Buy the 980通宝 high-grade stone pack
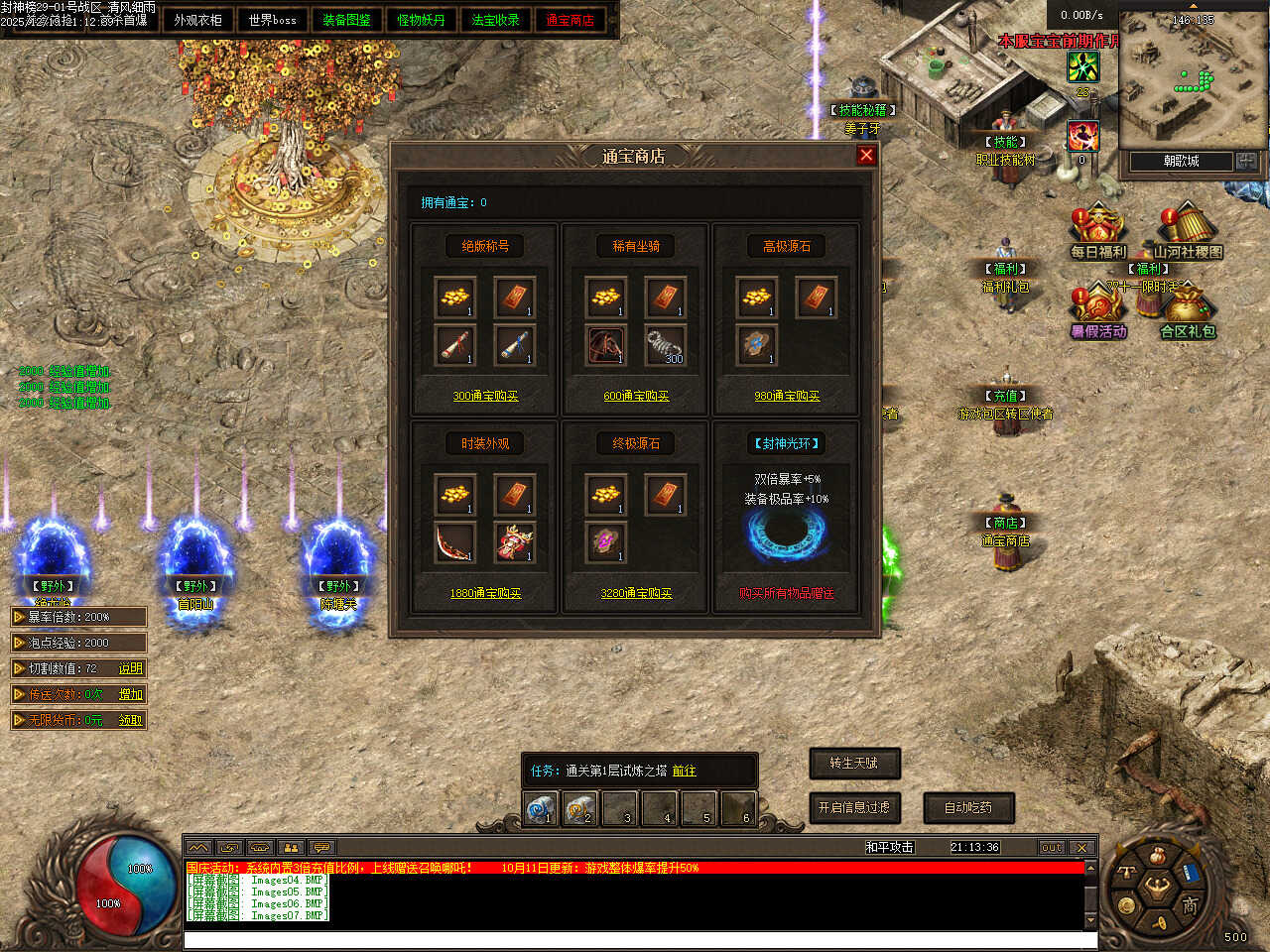The width and height of the screenshot is (1270, 952). tap(787, 396)
